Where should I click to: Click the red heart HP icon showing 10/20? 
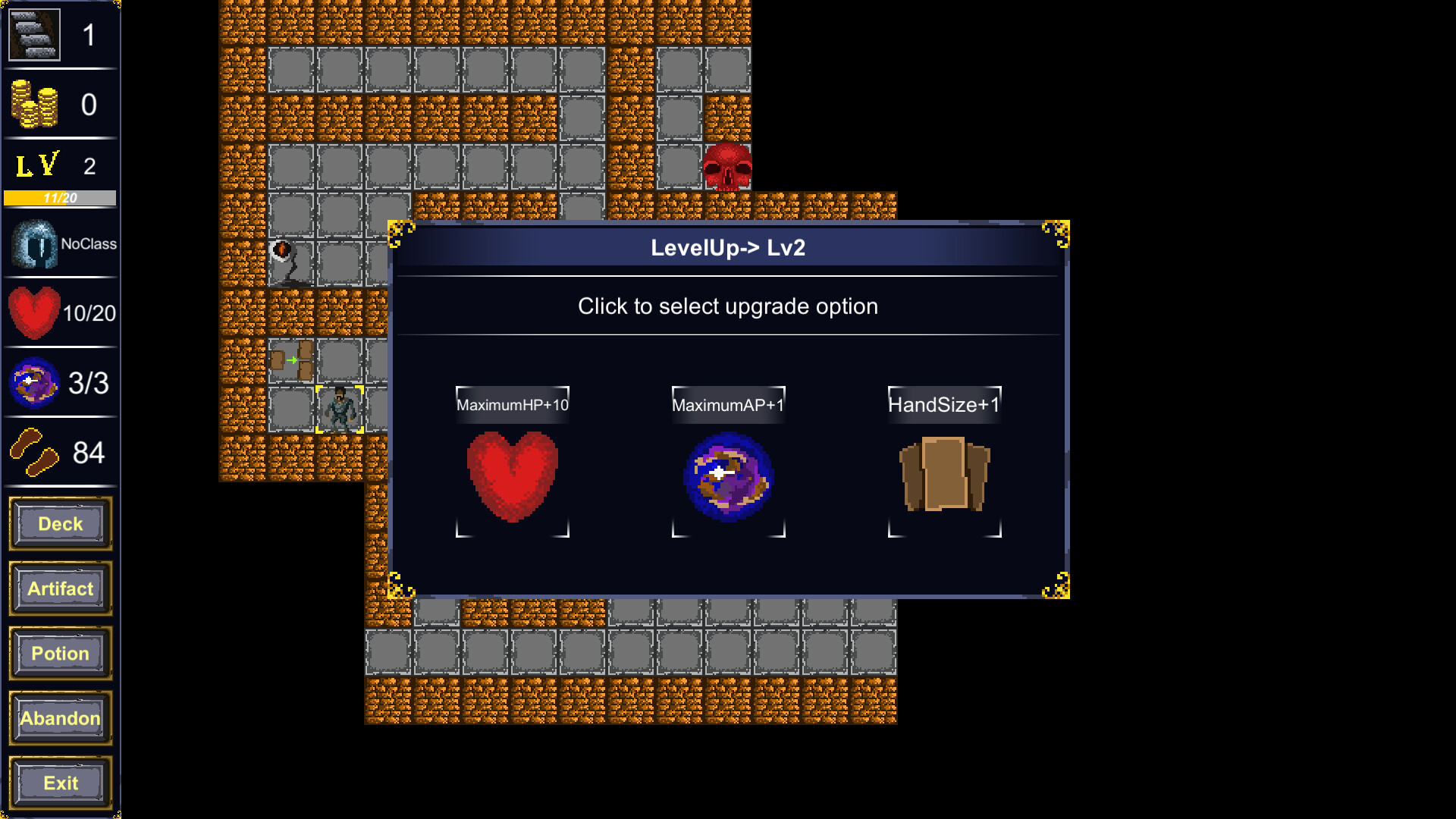coord(33,311)
